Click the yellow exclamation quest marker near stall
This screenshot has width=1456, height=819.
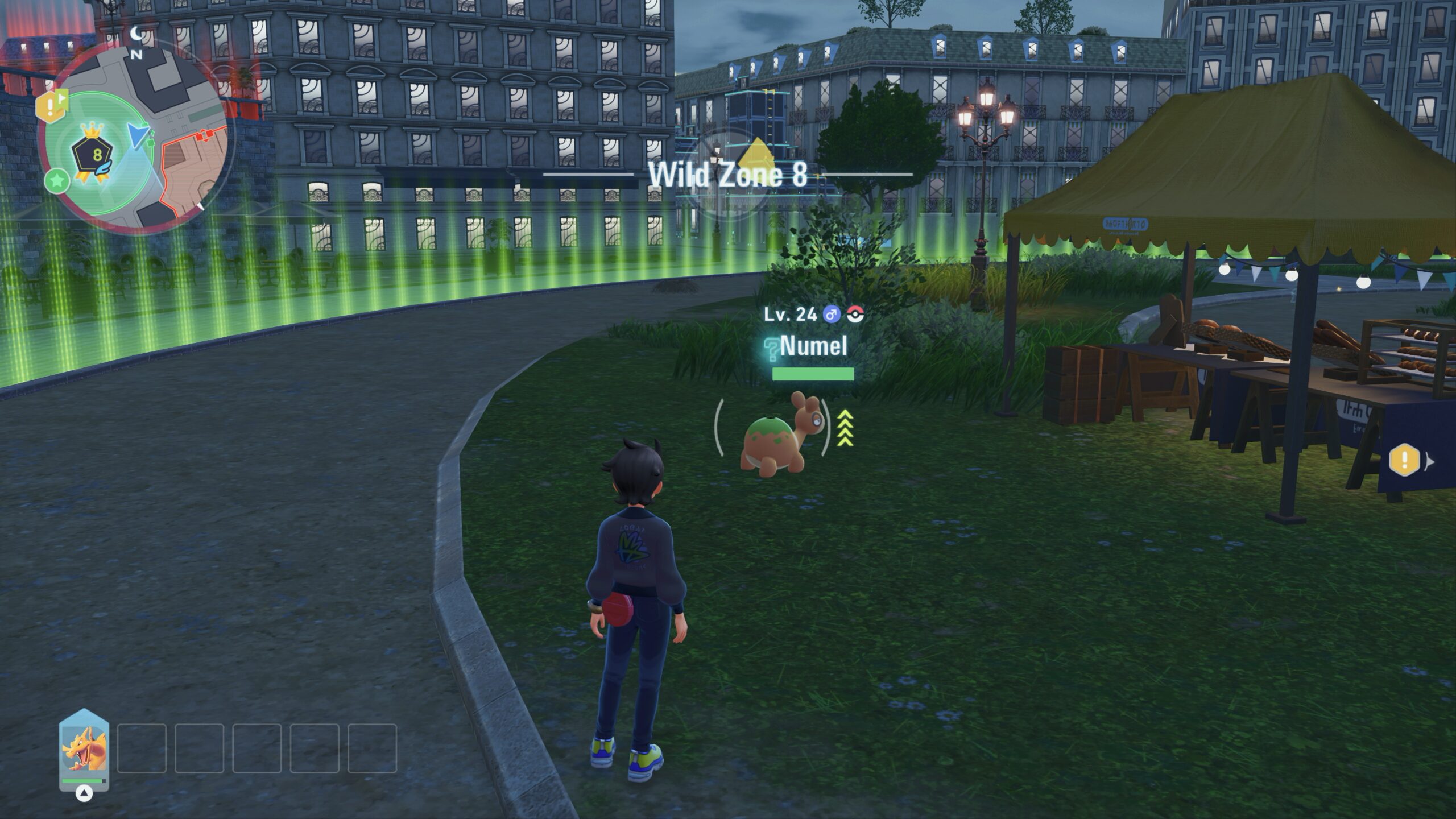tap(1404, 460)
